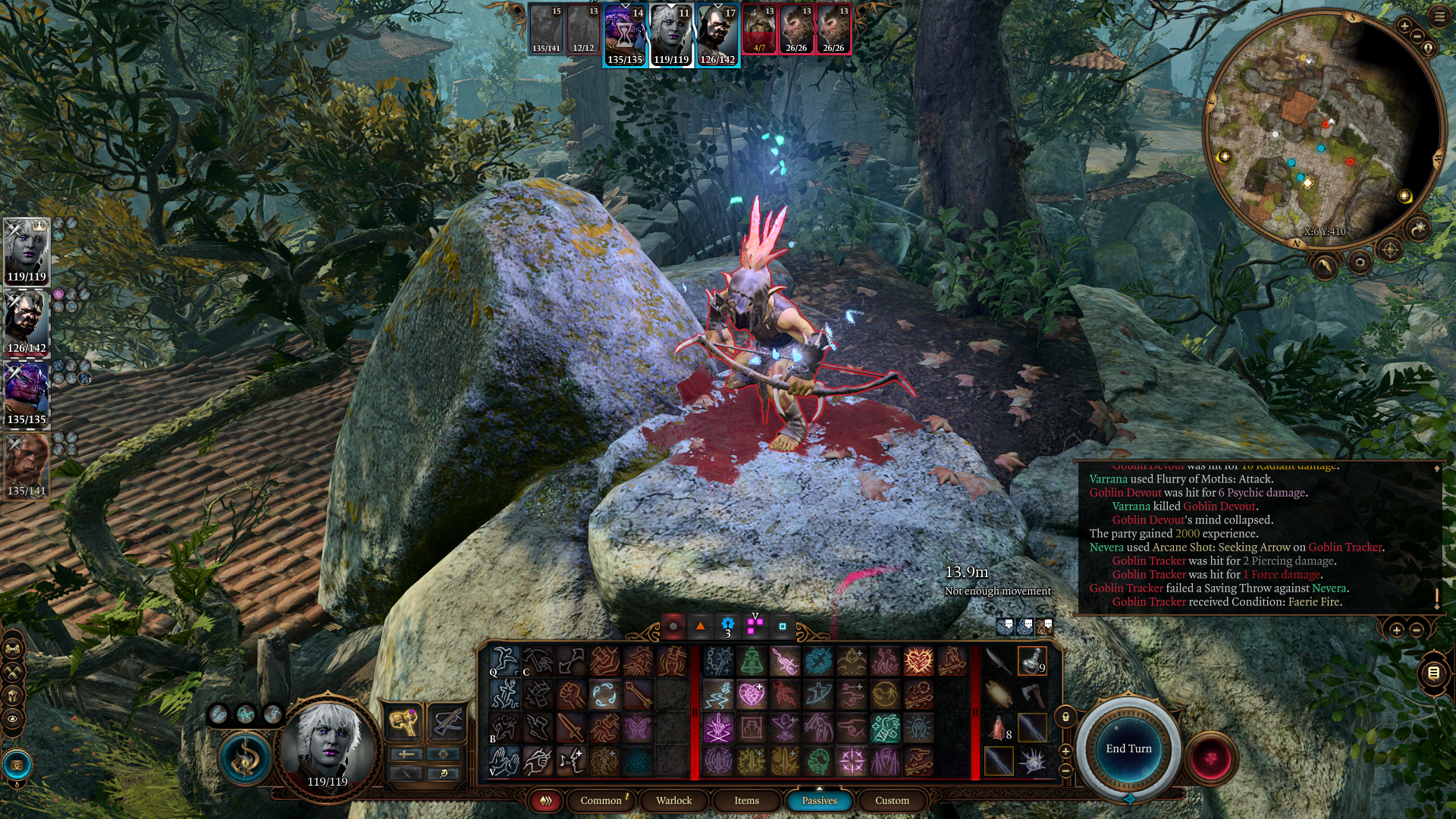Zoom out the minimap with the minus button

pyautogui.click(x=1417, y=36)
